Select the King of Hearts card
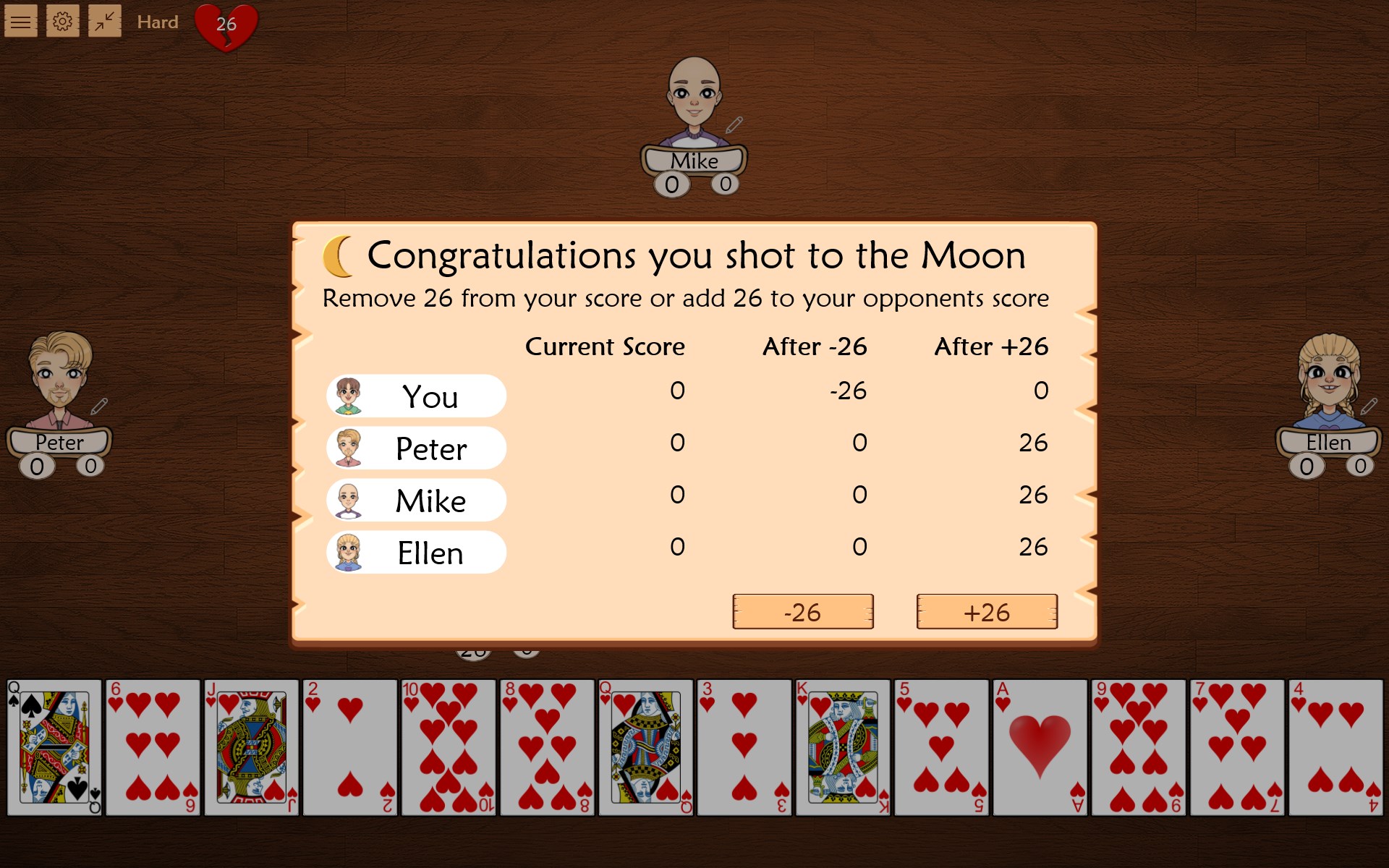Image resolution: width=1389 pixels, height=868 pixels. click(843, 745)
